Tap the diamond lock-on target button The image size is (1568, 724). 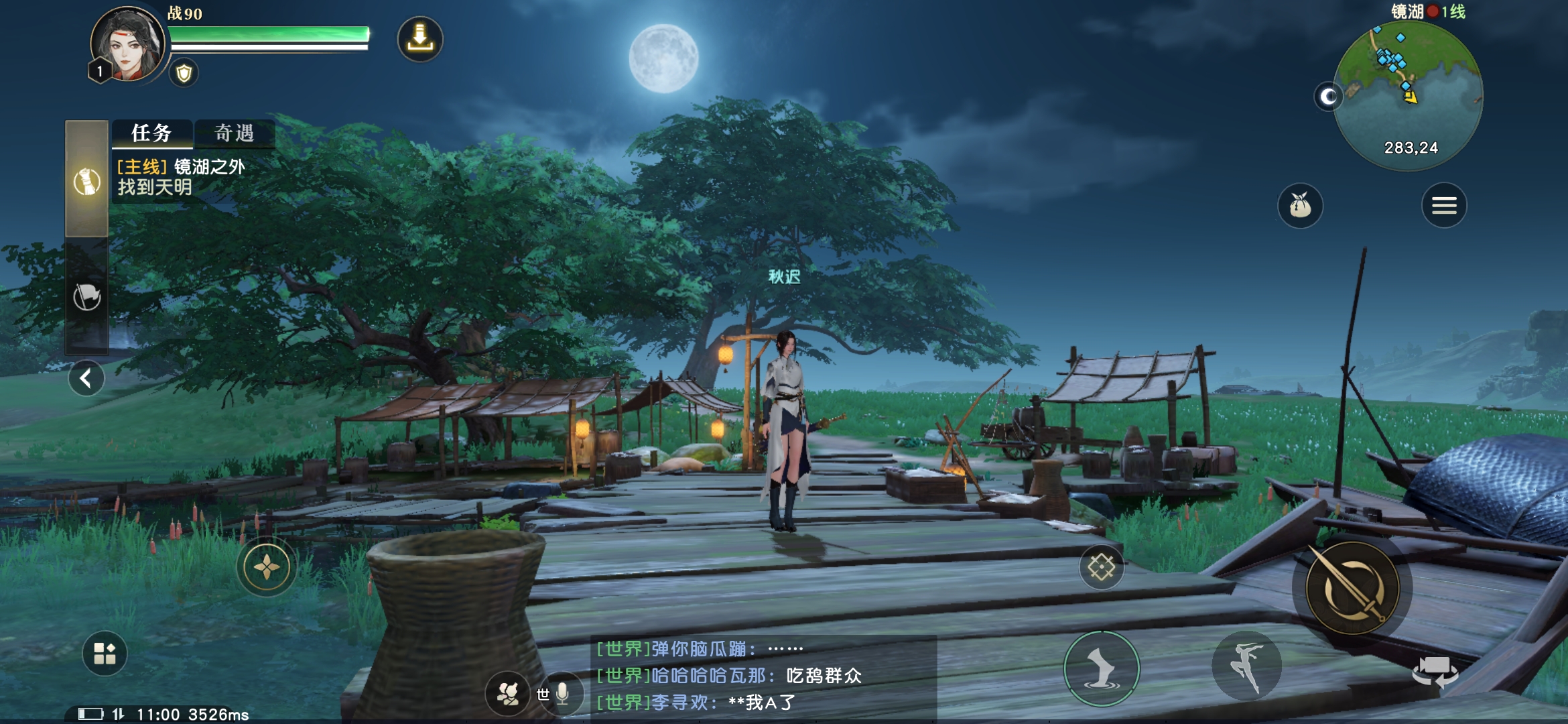[x=1101, y=567]
